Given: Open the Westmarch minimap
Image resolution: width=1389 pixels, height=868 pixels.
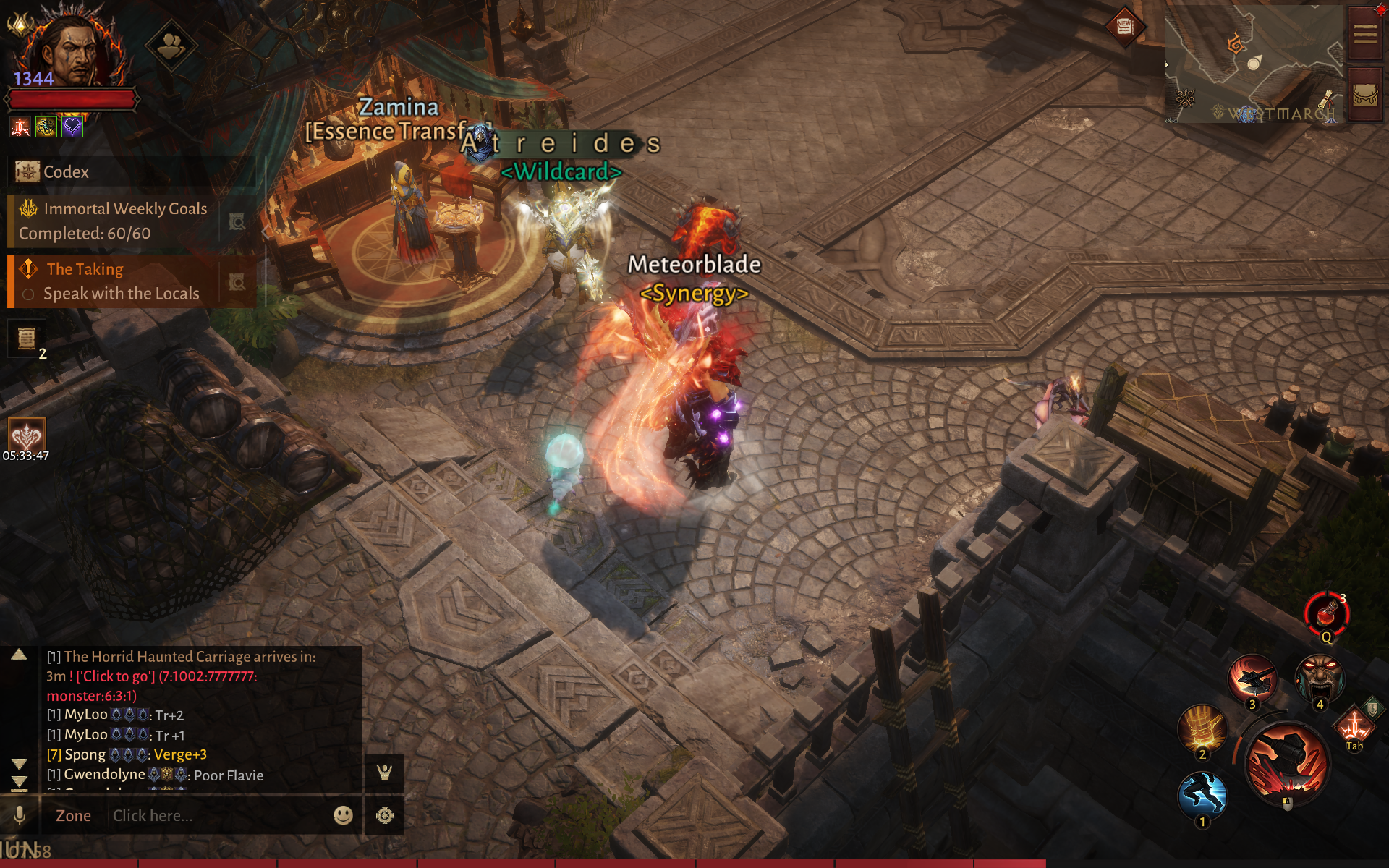Looking at the screenshot, I should tap(1252, 65).
